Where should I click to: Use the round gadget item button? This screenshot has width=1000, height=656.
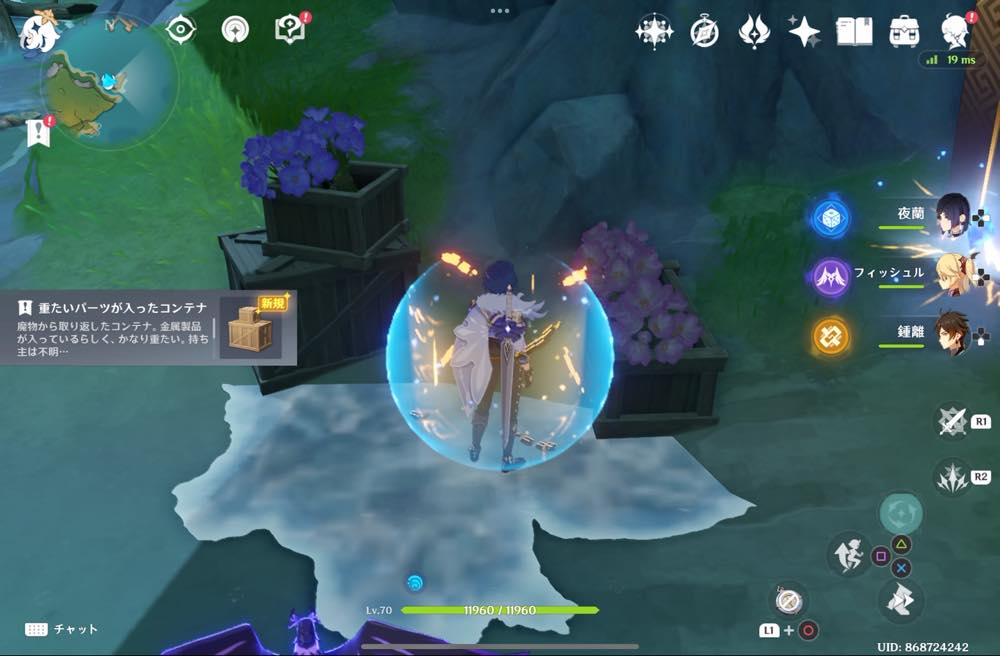789,601
